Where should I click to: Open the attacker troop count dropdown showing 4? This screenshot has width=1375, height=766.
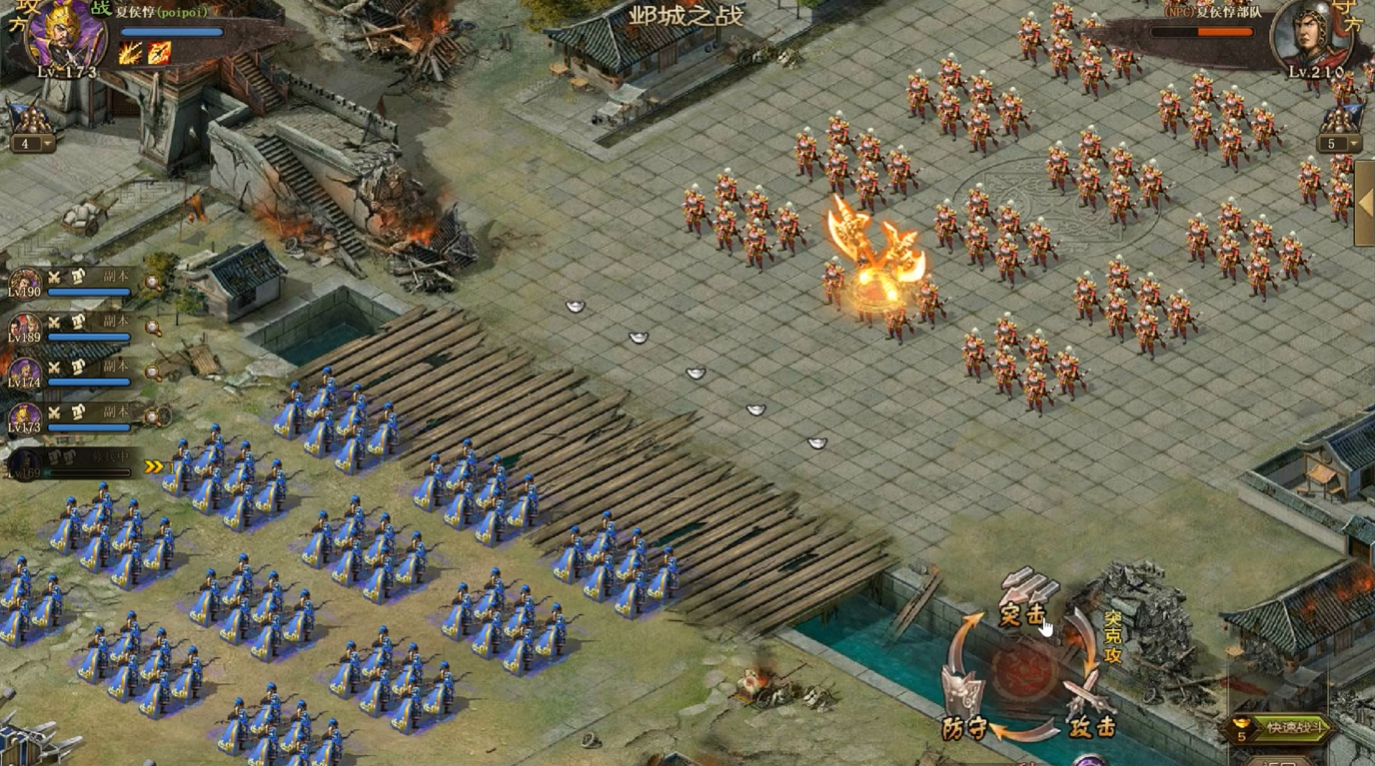click(x=32, y=143)
